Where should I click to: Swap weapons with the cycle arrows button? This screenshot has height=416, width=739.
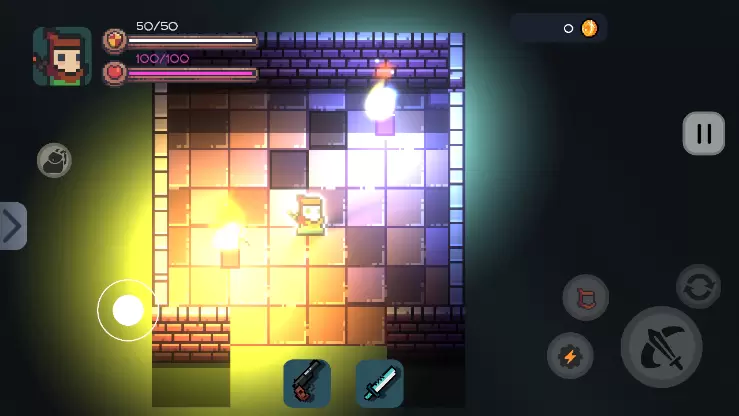point(698,287)
